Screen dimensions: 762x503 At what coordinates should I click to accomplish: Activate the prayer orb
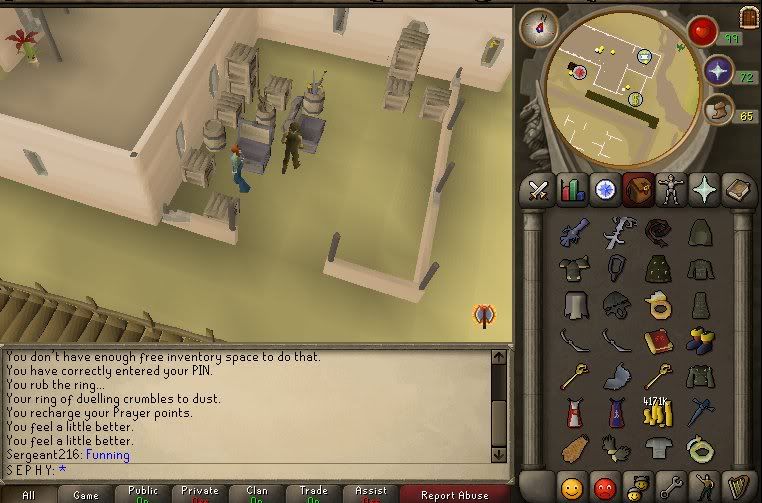(x=718, y=70)
